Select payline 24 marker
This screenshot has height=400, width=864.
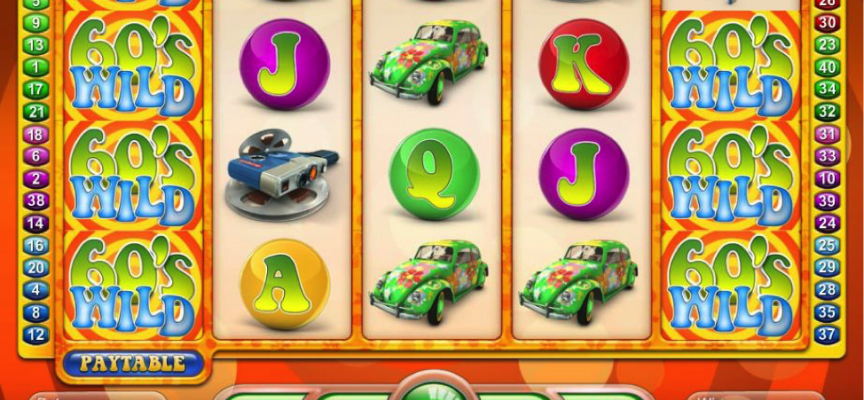[x=827, y=223]
